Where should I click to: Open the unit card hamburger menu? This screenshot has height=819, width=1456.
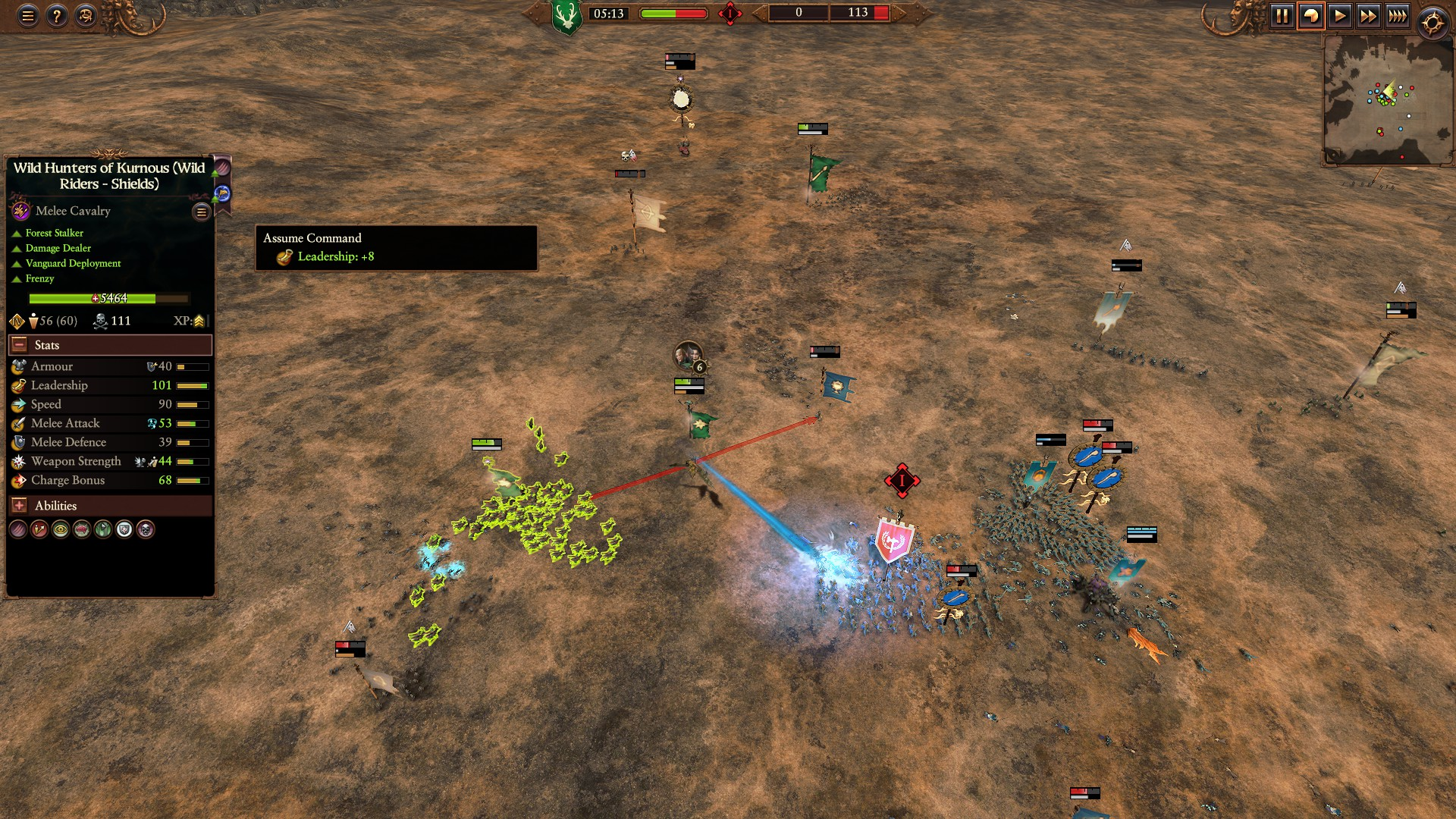[x=200, y=212]
